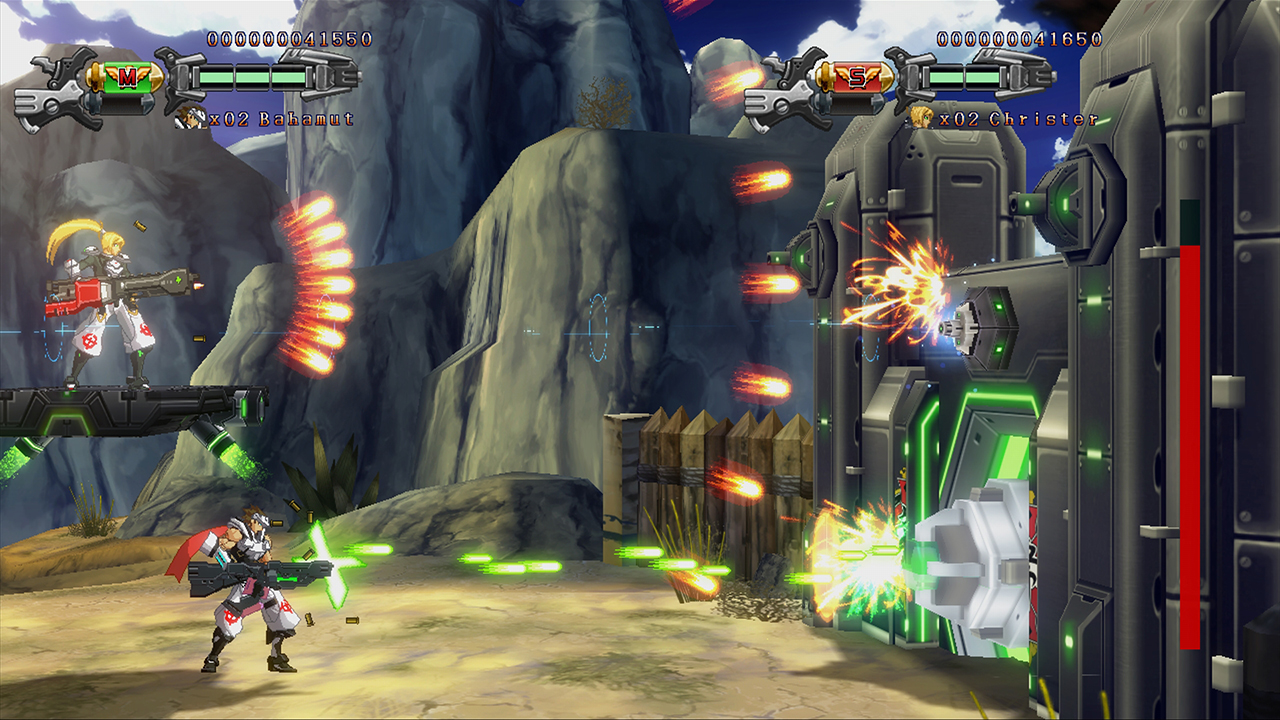Select Christer's S spread gun weapon icon
This screenshot has width=1280, height=720.
coord(856,77)
